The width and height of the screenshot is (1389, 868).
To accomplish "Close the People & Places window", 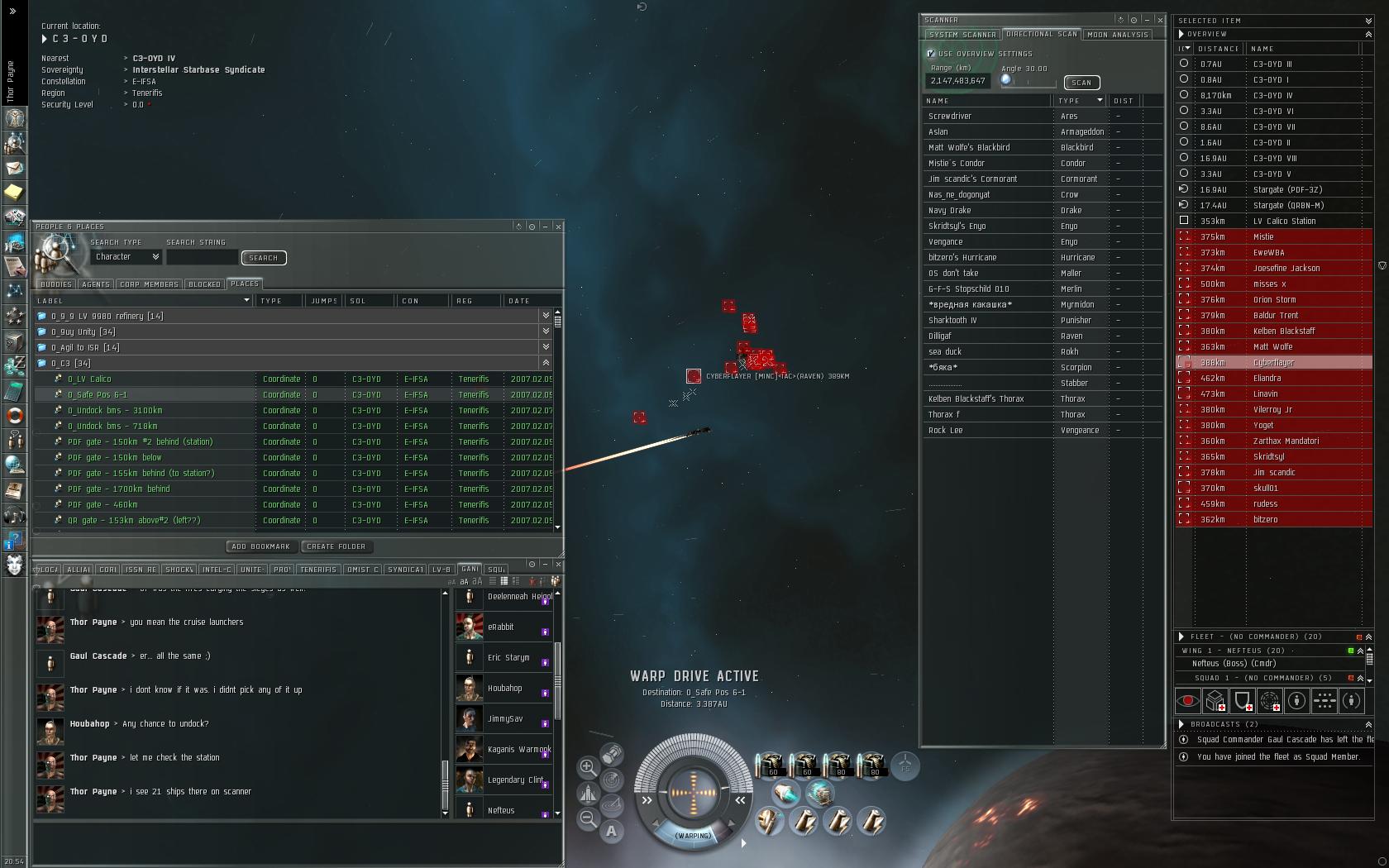I will (x=558, y=227).
